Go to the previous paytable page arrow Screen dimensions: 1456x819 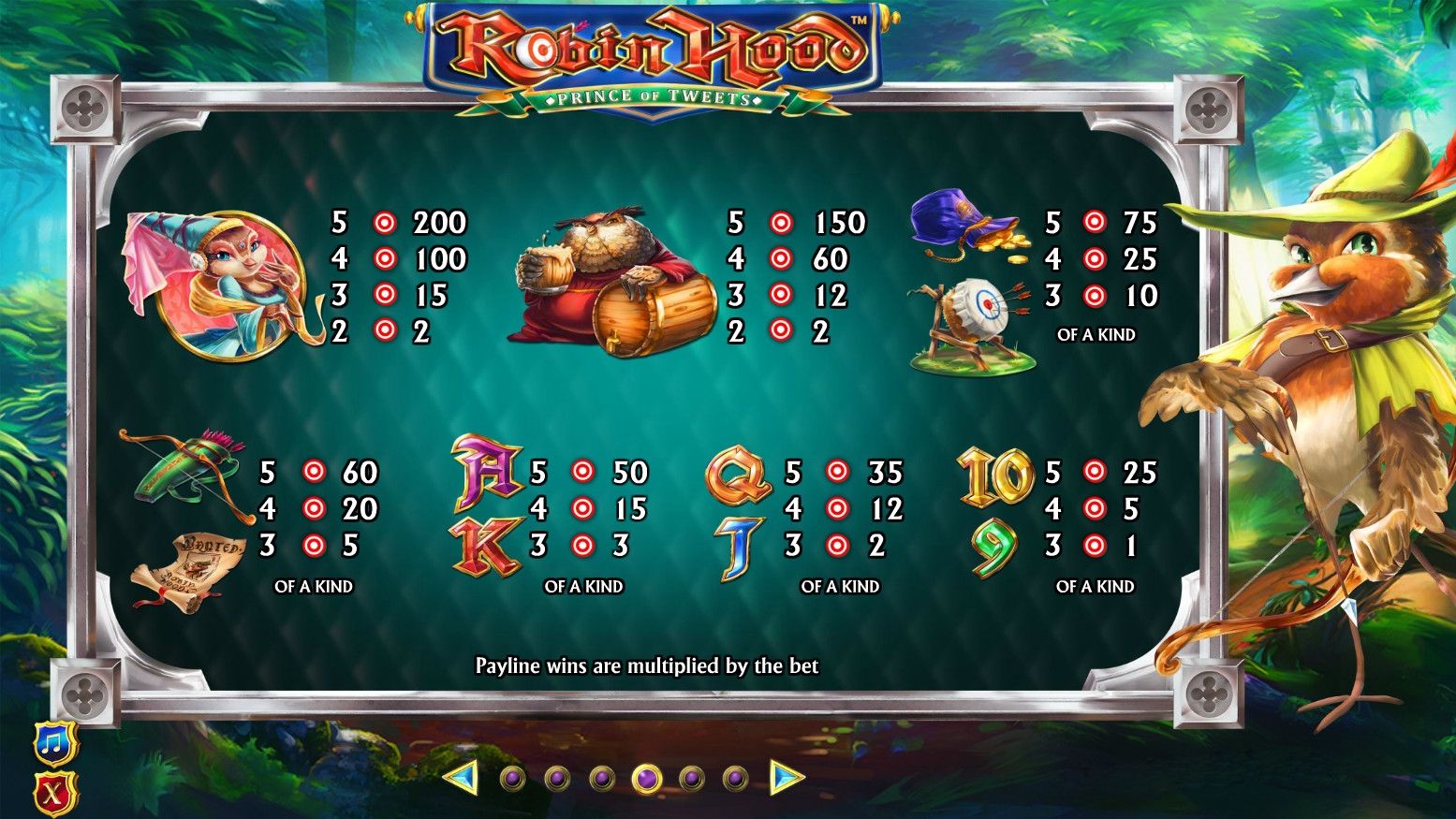tap(461, 778)
